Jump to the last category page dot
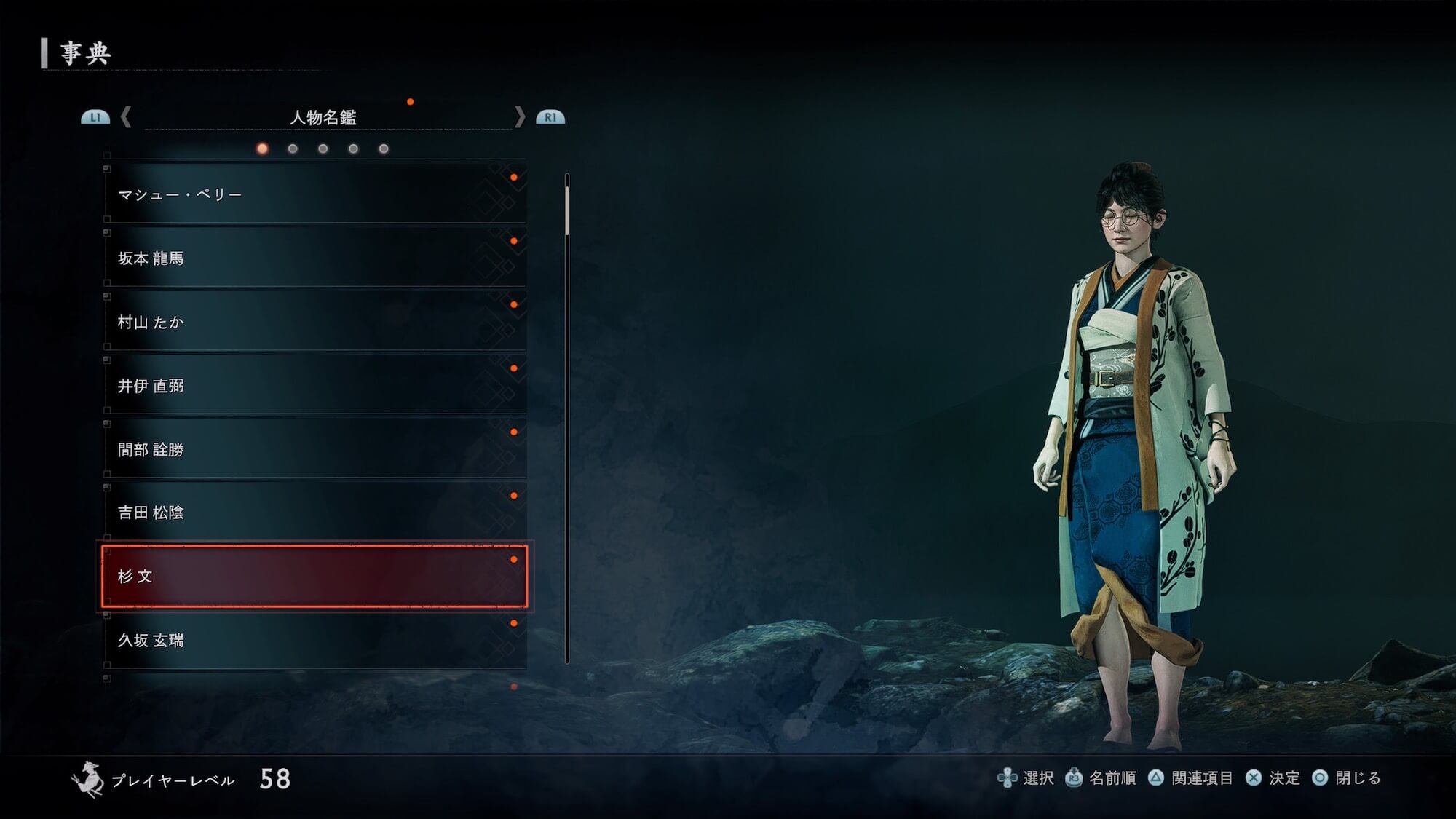 click(x=384, y=149)
